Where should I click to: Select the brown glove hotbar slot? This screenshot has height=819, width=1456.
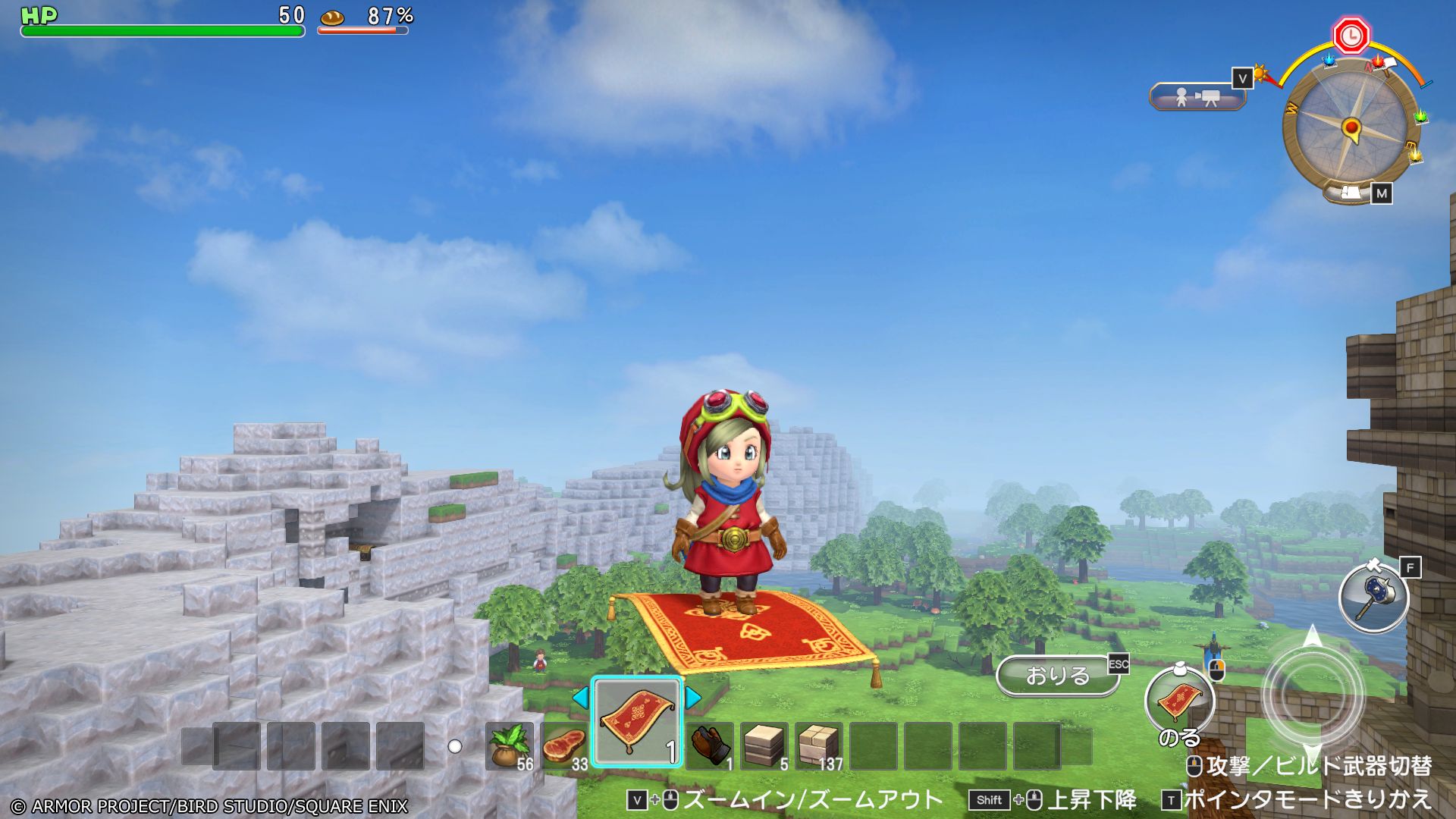[710, 745]
